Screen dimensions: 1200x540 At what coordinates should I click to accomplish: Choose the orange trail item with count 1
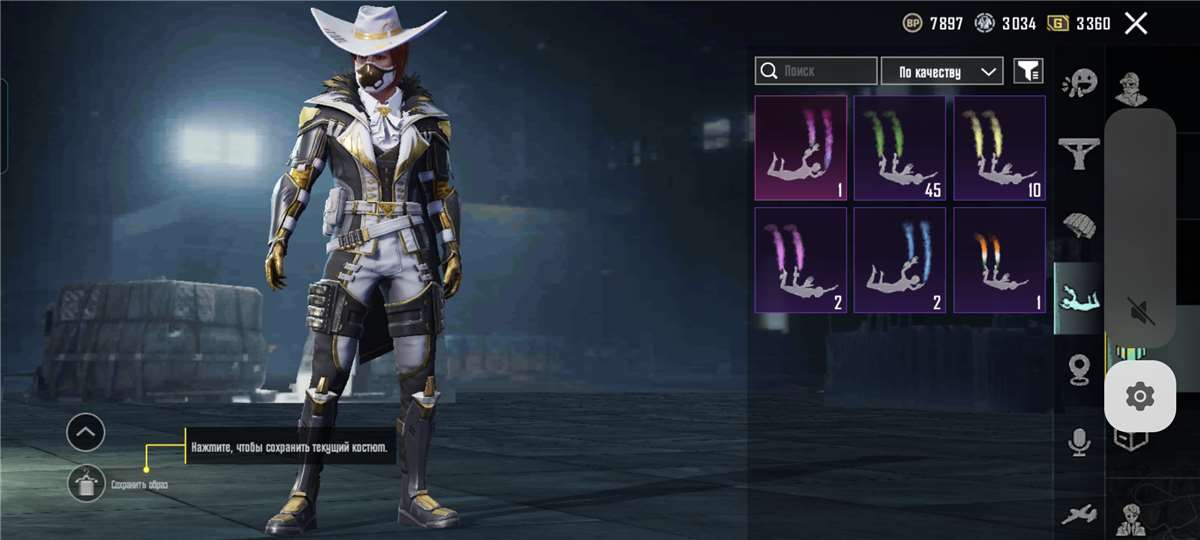pyautogui.click(x=999, y=260)
